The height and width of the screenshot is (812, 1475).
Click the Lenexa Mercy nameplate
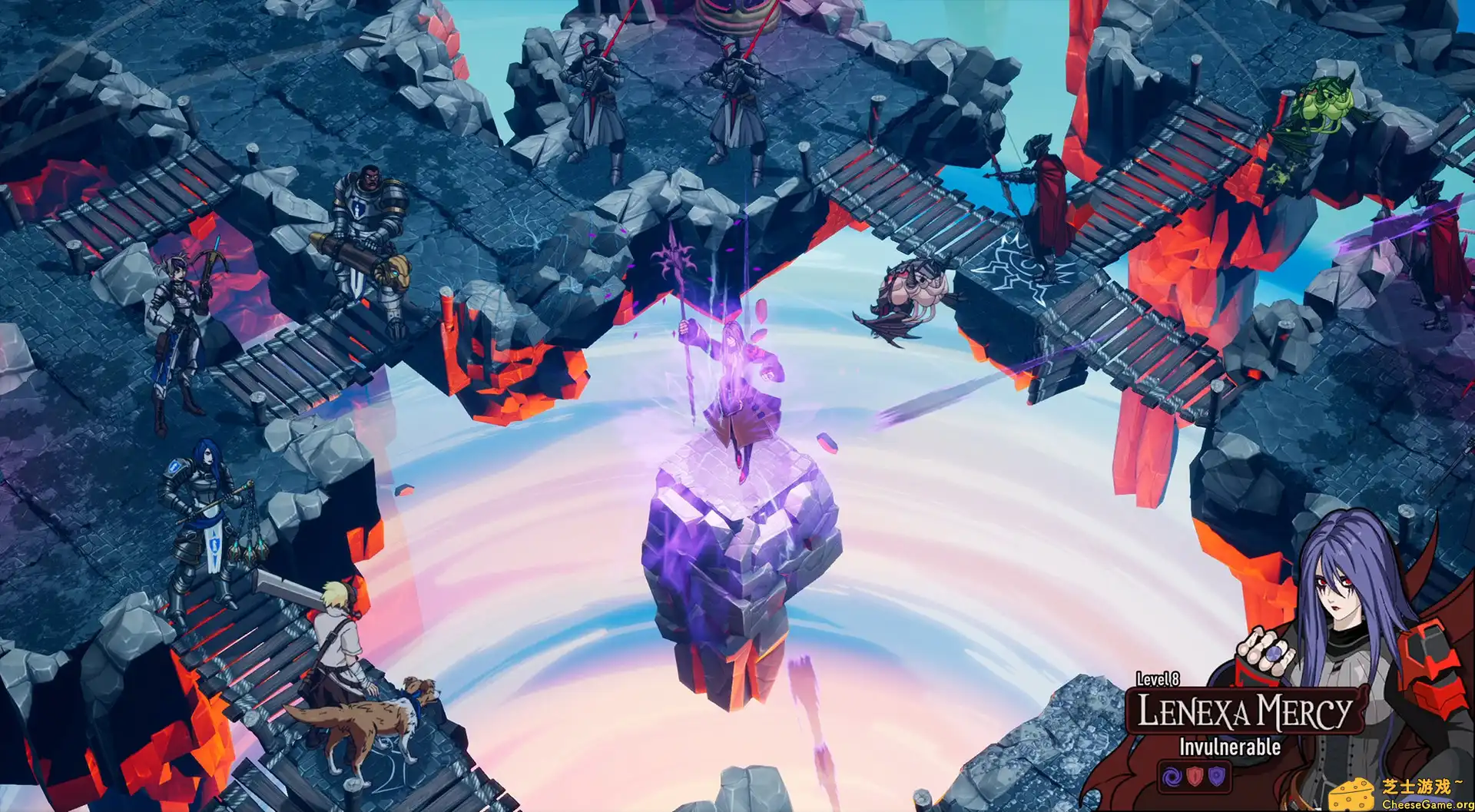click(x=1245, y=711)
